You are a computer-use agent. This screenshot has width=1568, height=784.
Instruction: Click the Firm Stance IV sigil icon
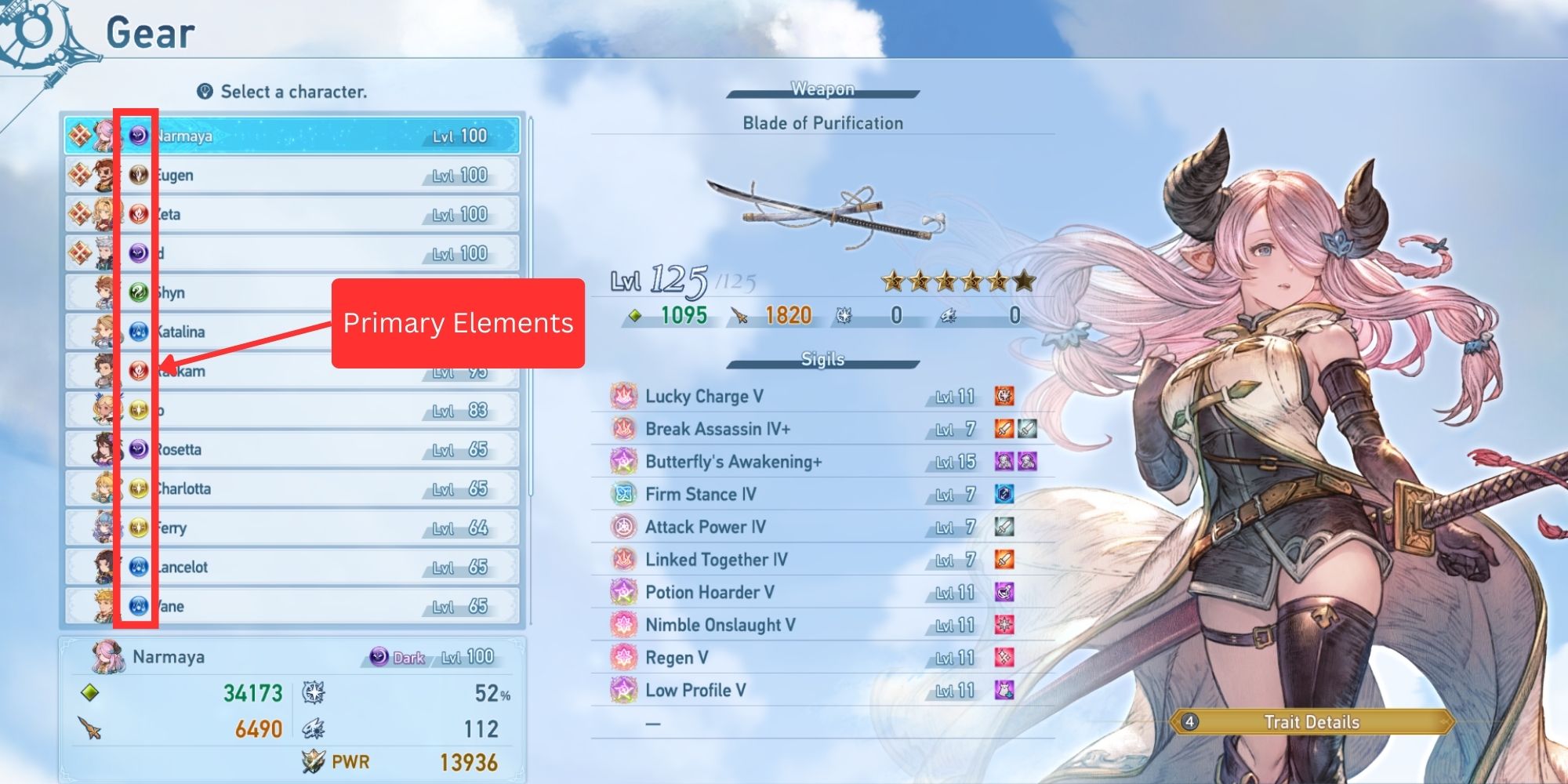pos(622,494)
